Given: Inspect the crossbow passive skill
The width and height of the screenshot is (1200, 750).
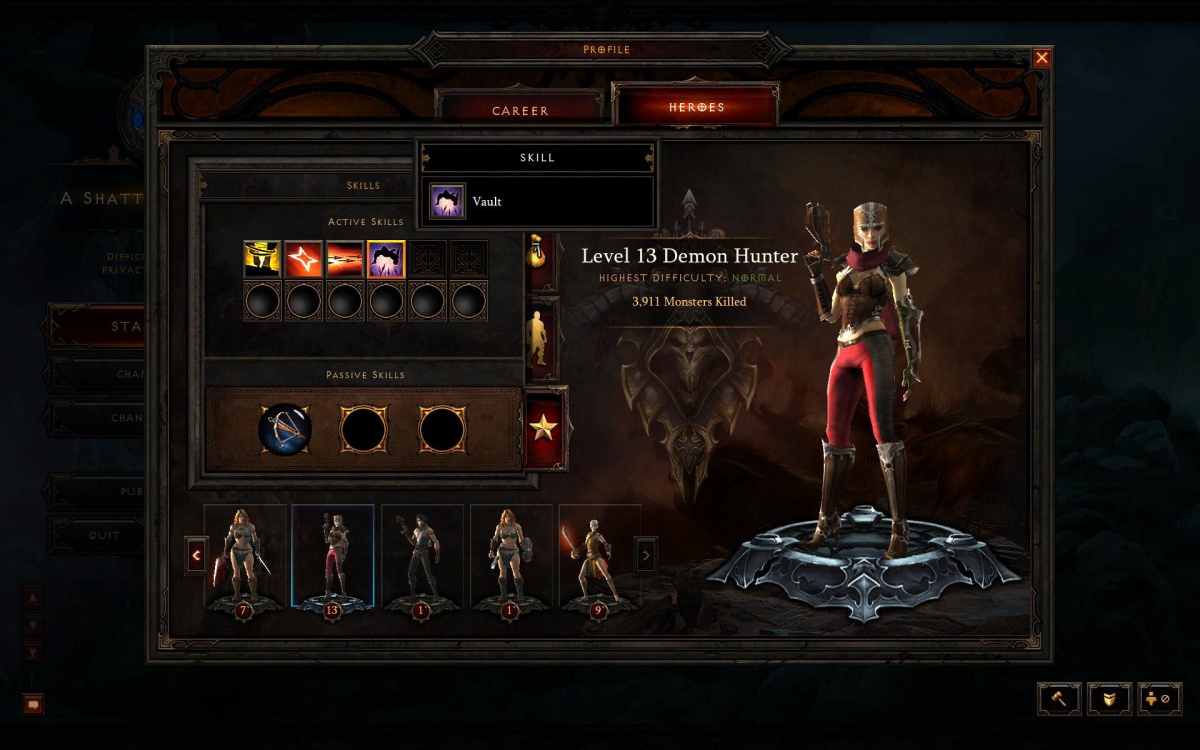Looking at the screenshot, I should [285, 430].
